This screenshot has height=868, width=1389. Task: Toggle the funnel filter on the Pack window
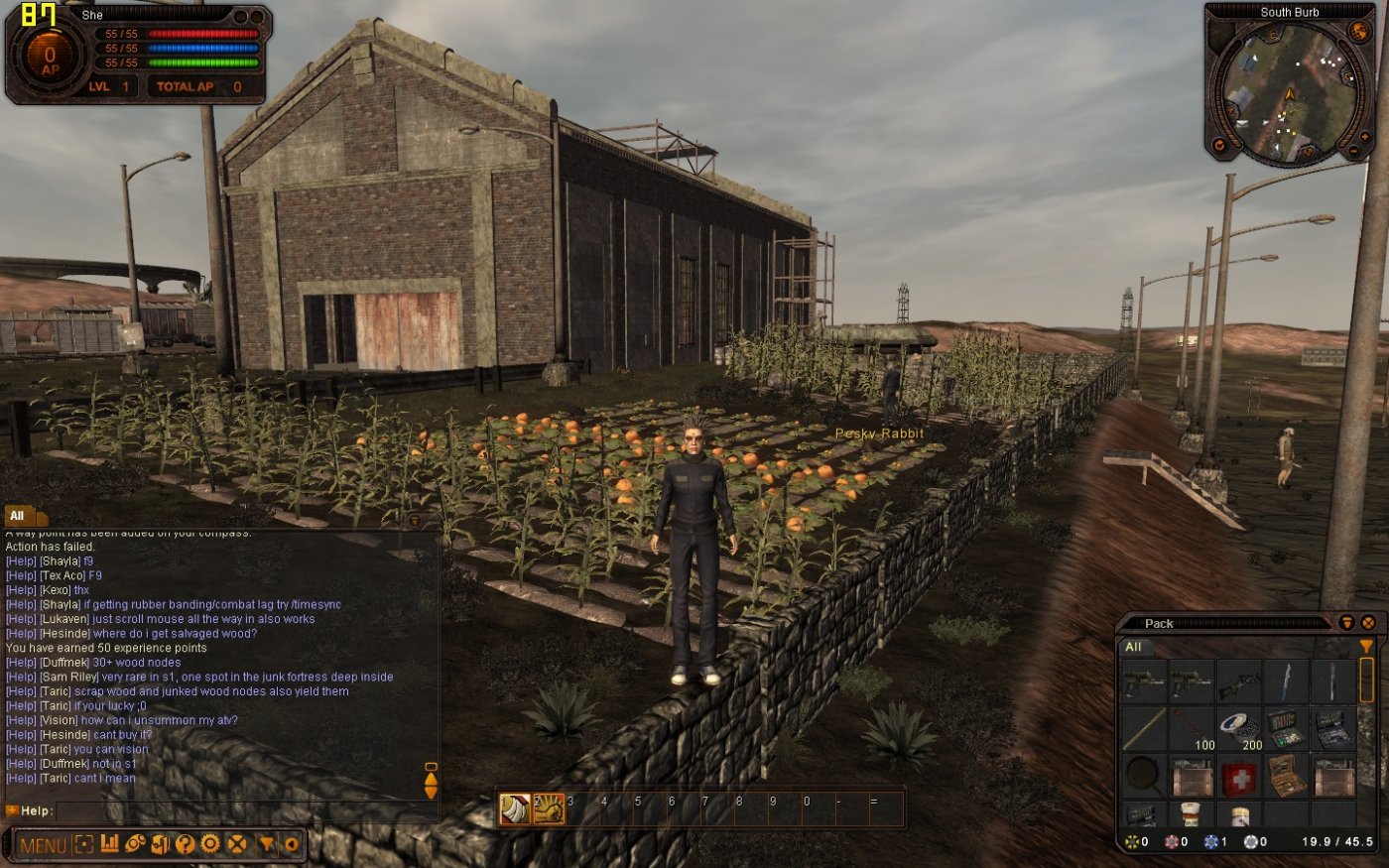tap(1366, 646)
